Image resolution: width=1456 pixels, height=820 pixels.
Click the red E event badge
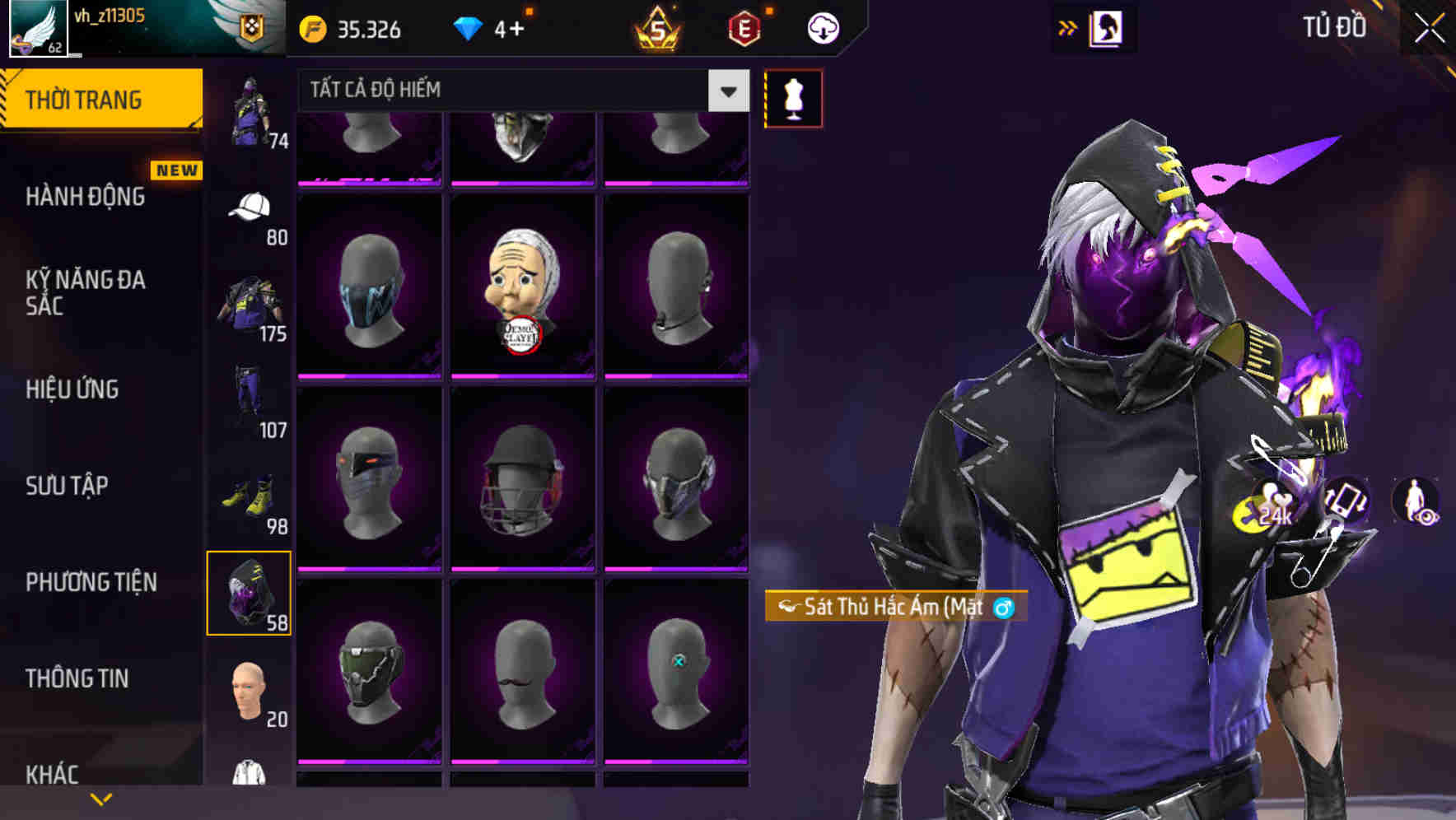click(x=745, y=28)
